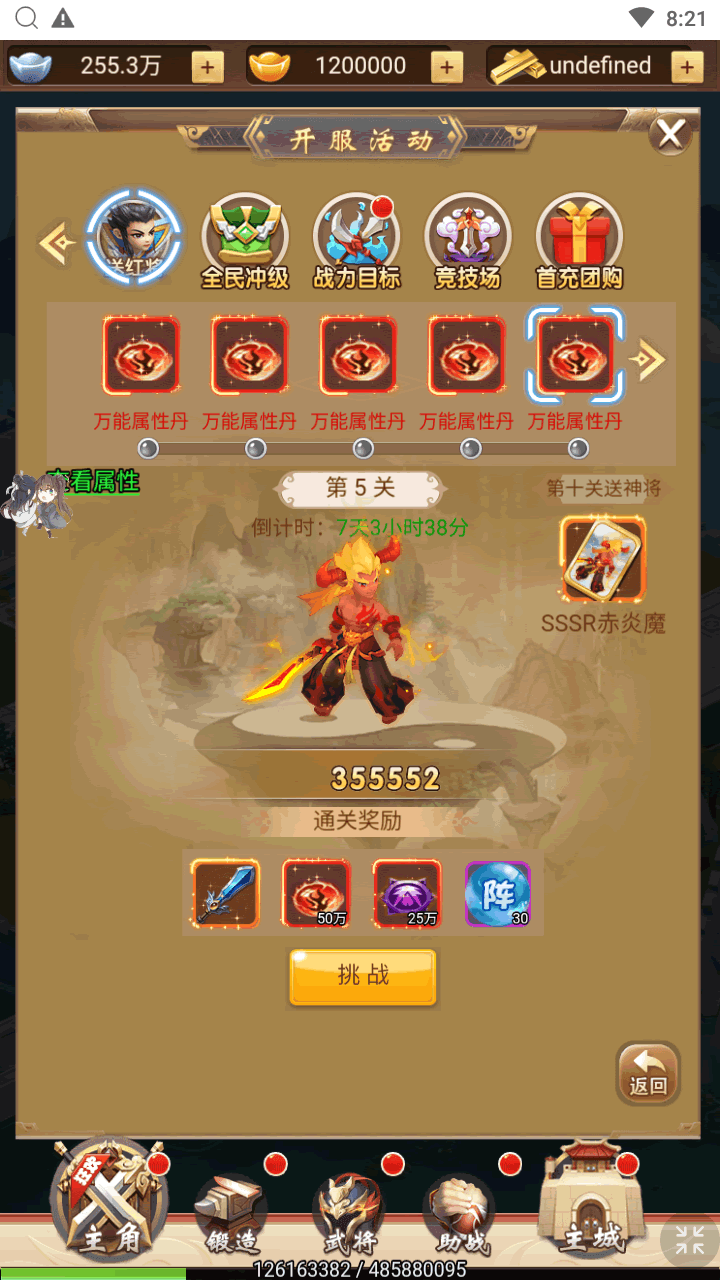The width and height of the screenshot is (720, 1280).
Task: Tap the plus beside undefined gold bars
Action: tap(686, 67)
